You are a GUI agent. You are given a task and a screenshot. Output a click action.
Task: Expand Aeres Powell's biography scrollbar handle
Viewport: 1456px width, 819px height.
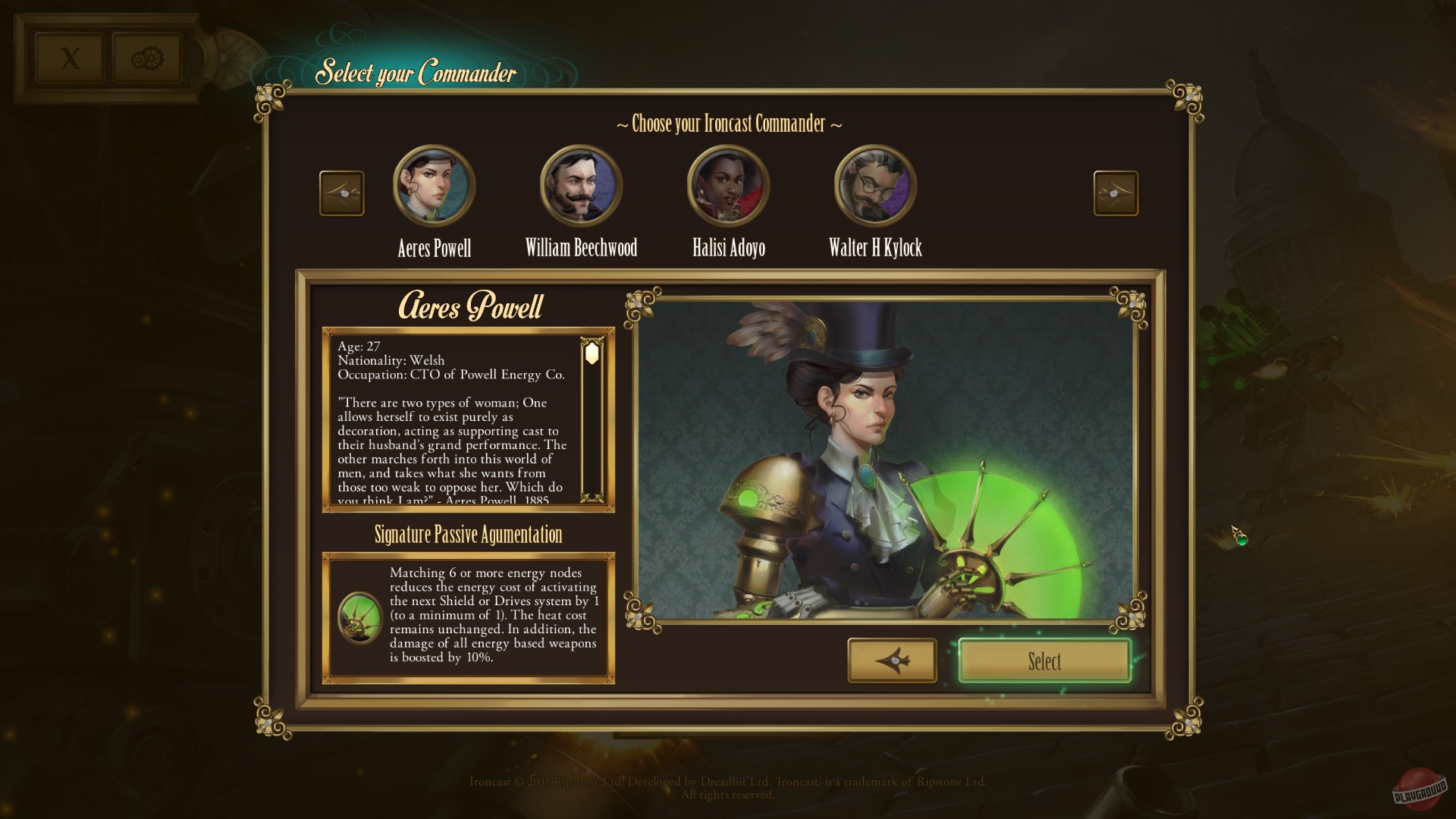[x=591, y=353]
